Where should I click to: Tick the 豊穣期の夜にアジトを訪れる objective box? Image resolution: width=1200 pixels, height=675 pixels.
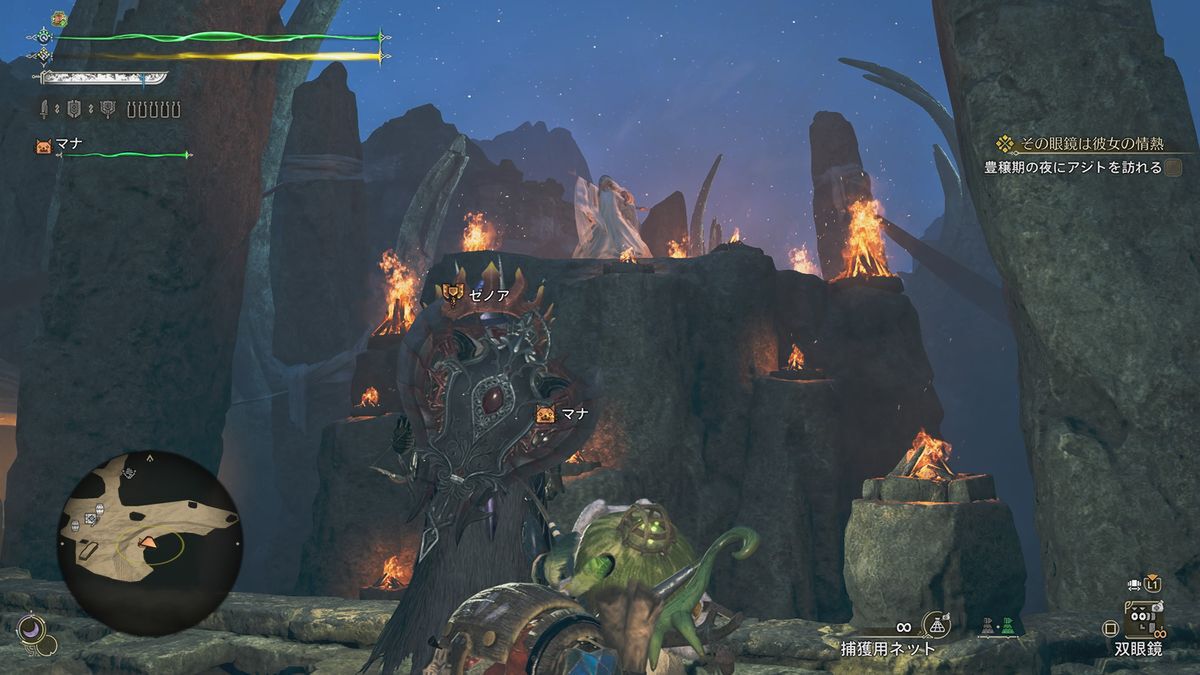click(1173, 168)
